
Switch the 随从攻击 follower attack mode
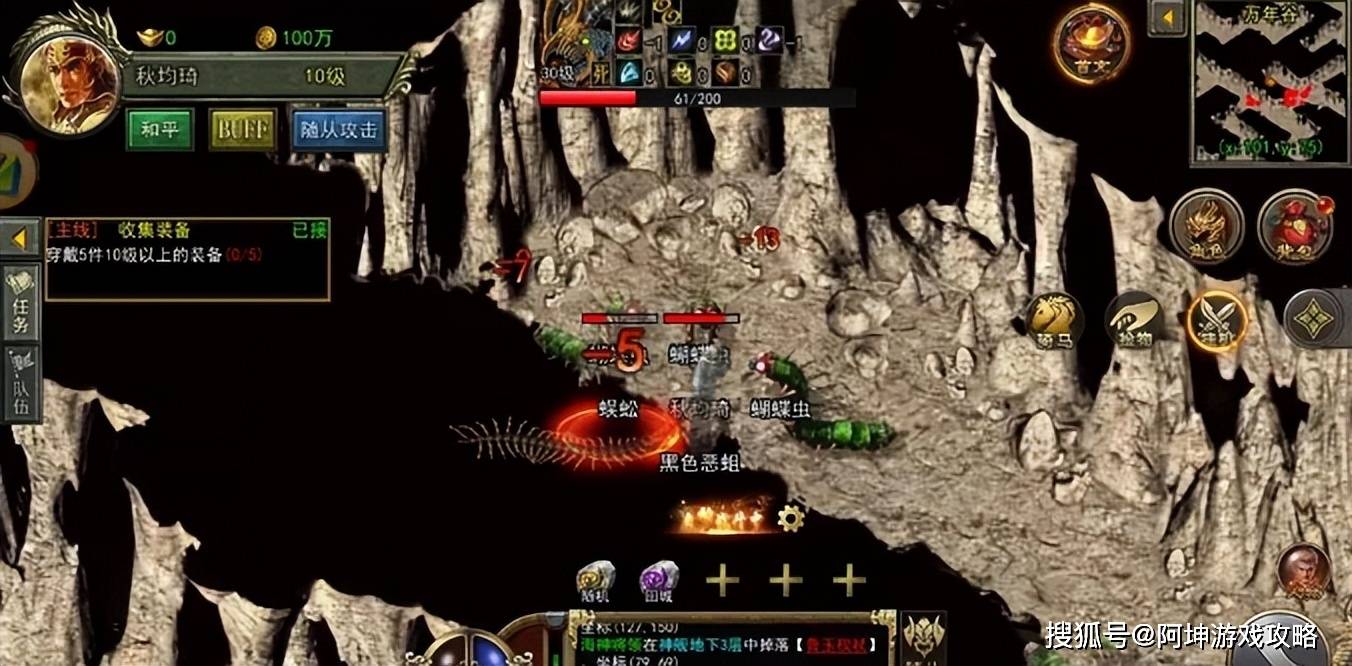[339, 130]
